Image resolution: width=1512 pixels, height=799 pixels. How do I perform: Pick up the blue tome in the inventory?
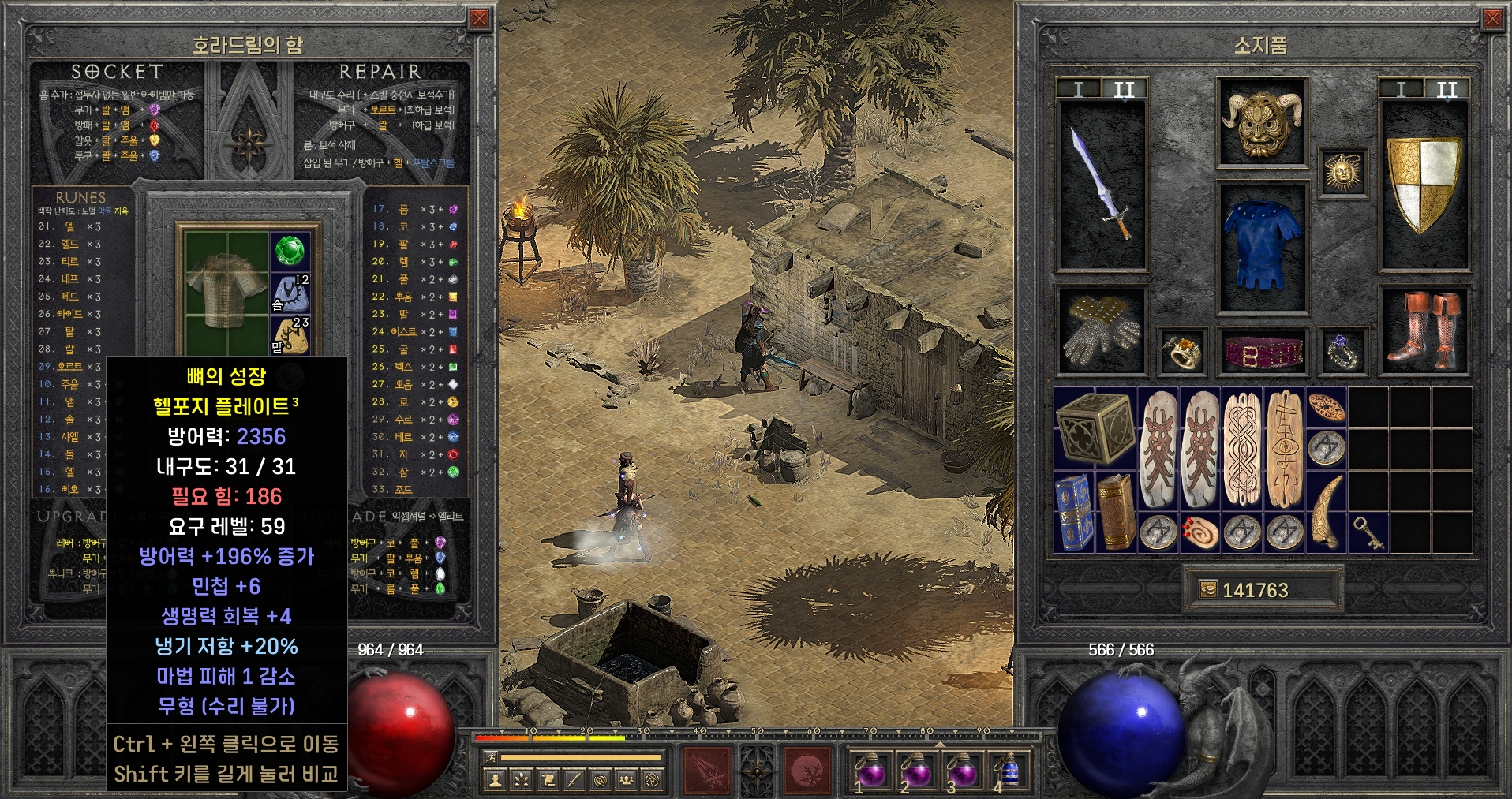pos(1074,513)
